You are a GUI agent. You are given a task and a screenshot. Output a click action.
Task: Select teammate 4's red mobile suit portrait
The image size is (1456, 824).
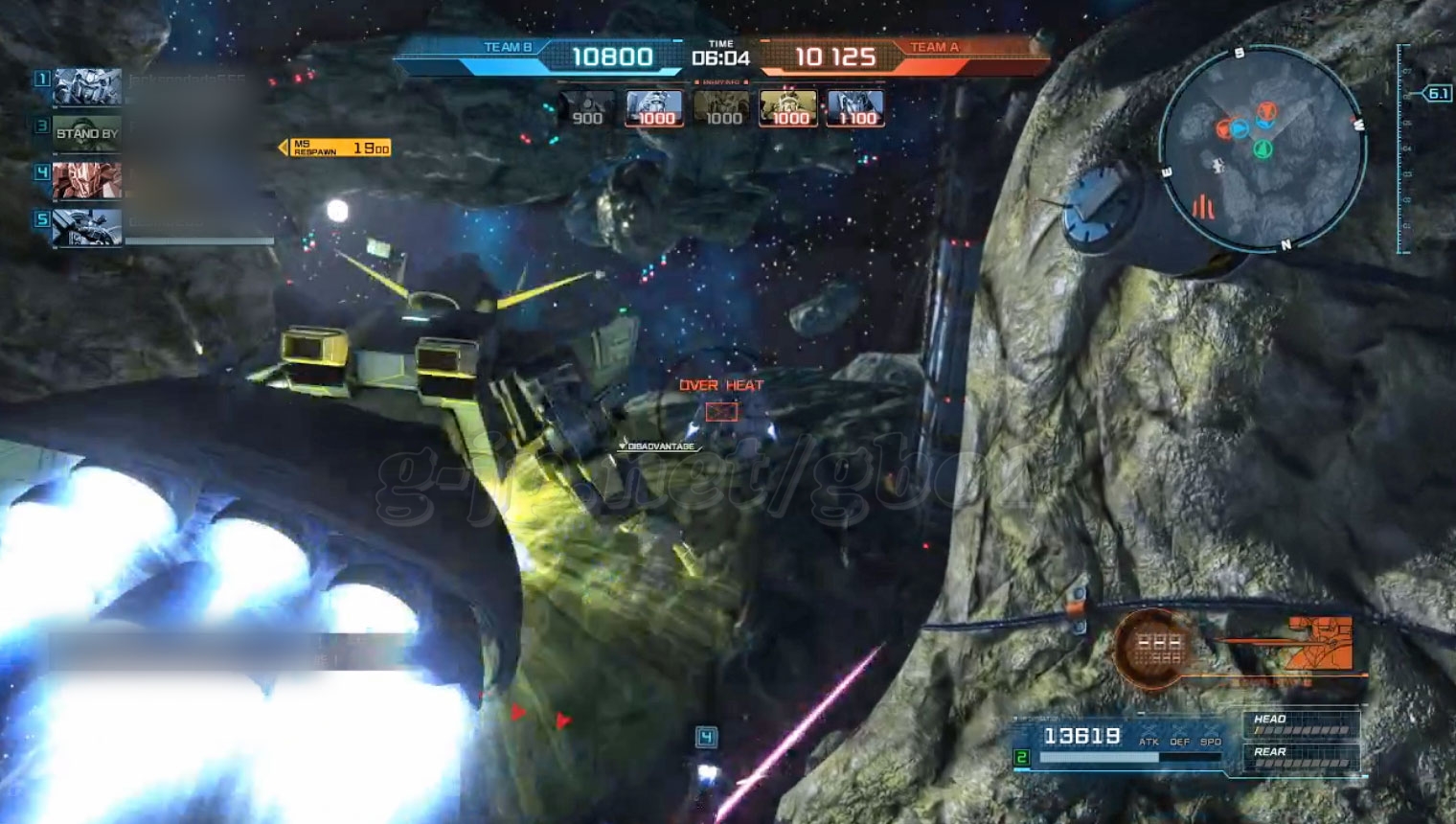point(87,180)
